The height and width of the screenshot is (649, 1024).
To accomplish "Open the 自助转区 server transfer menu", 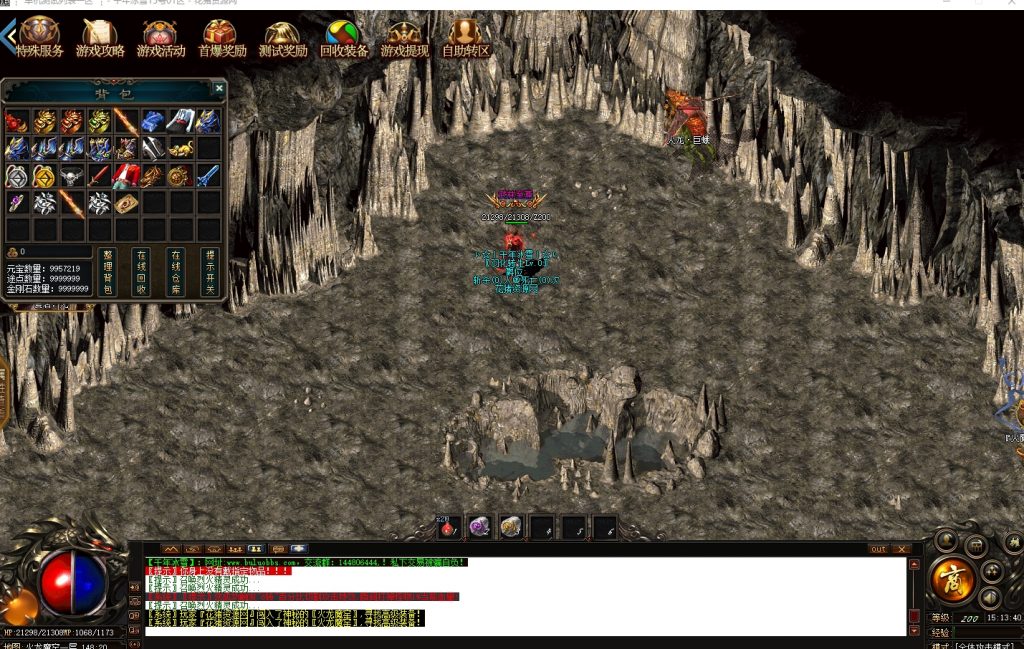I will tap(466, 38).
